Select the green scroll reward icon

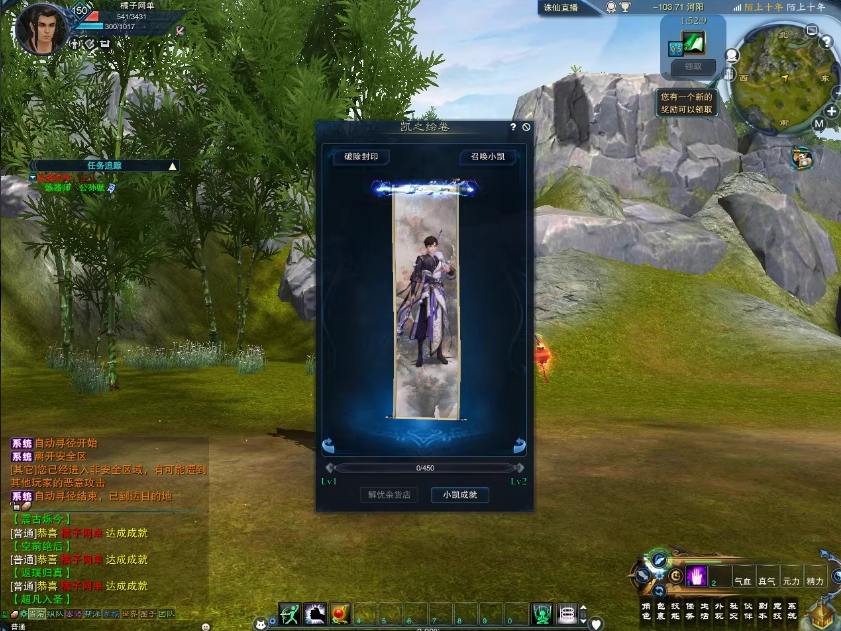pyautogui.click(x=694, y=44)
